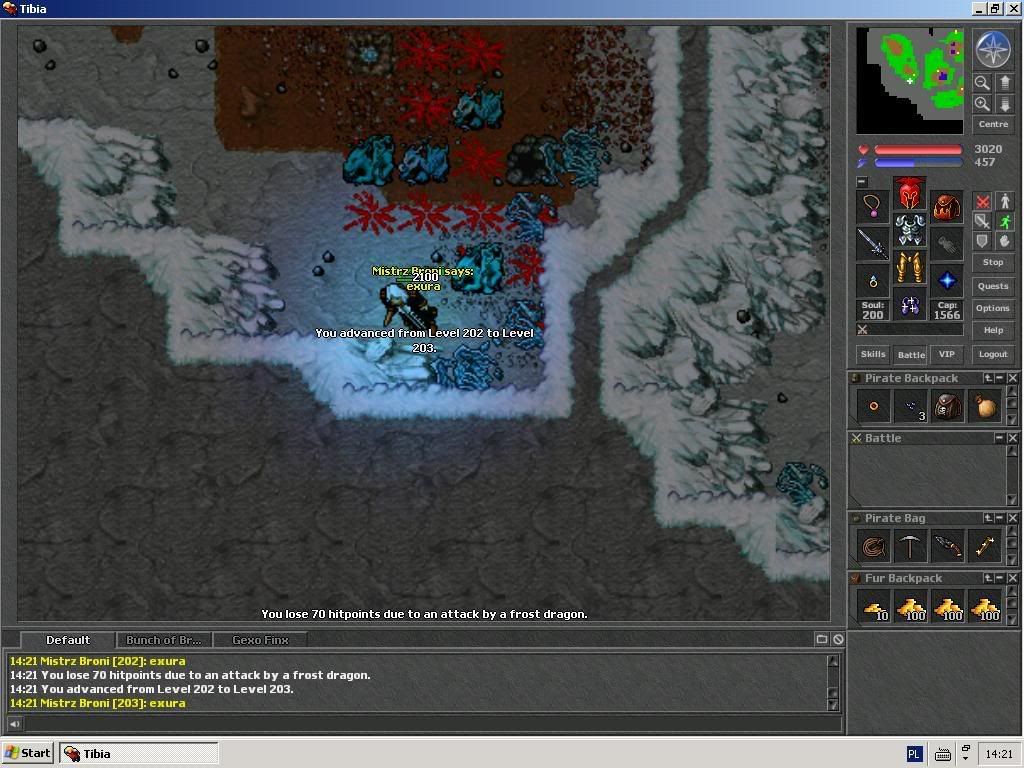The height and width of the screenshot is (768, 1024).
Task: Select the golden legs equipment slot
Action: click(x=909, y=267)
